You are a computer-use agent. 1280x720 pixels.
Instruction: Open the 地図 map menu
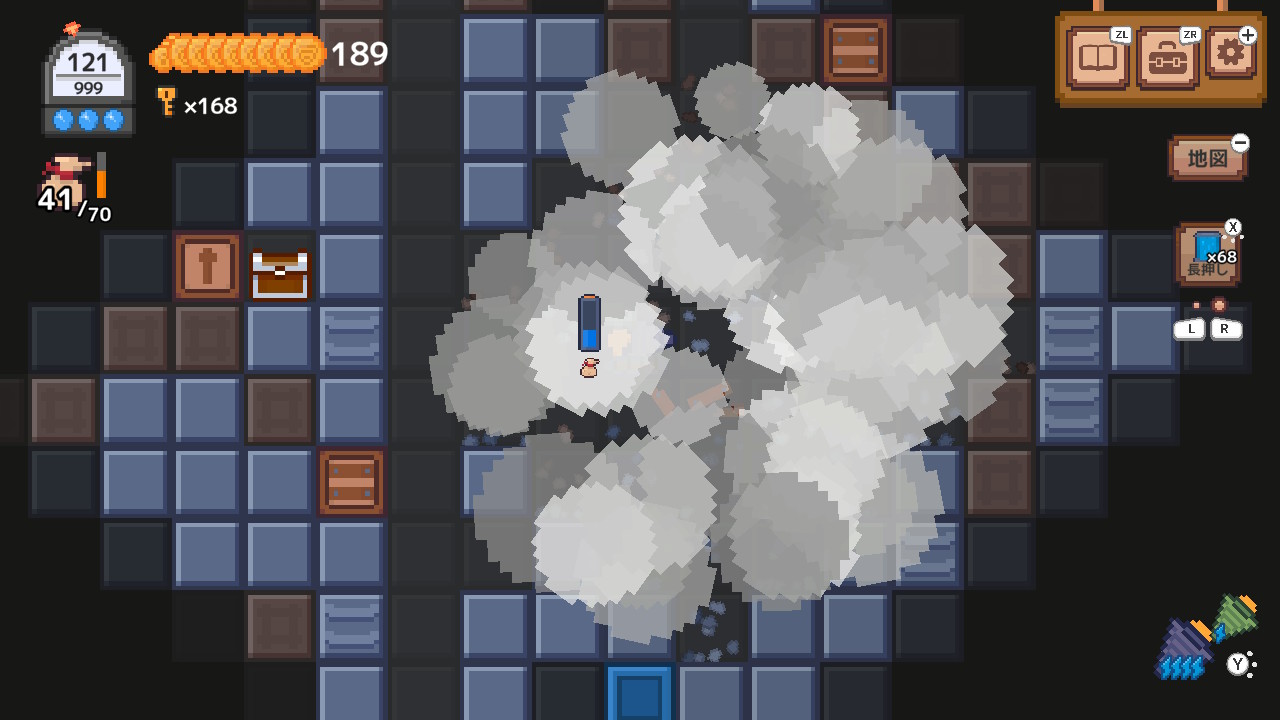[x=1204, y=158]
